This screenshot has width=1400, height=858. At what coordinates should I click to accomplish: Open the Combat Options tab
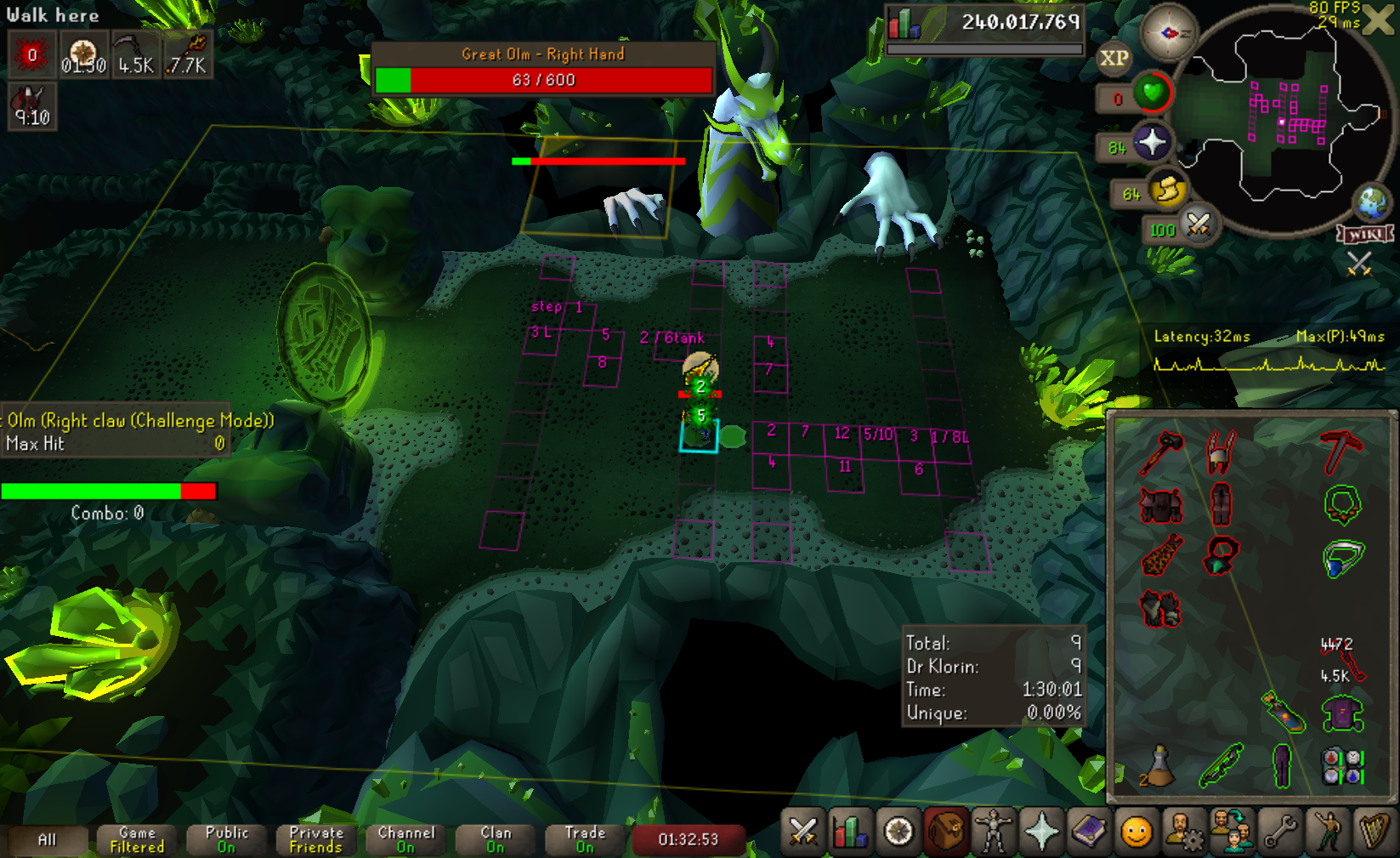coord(802,832)
